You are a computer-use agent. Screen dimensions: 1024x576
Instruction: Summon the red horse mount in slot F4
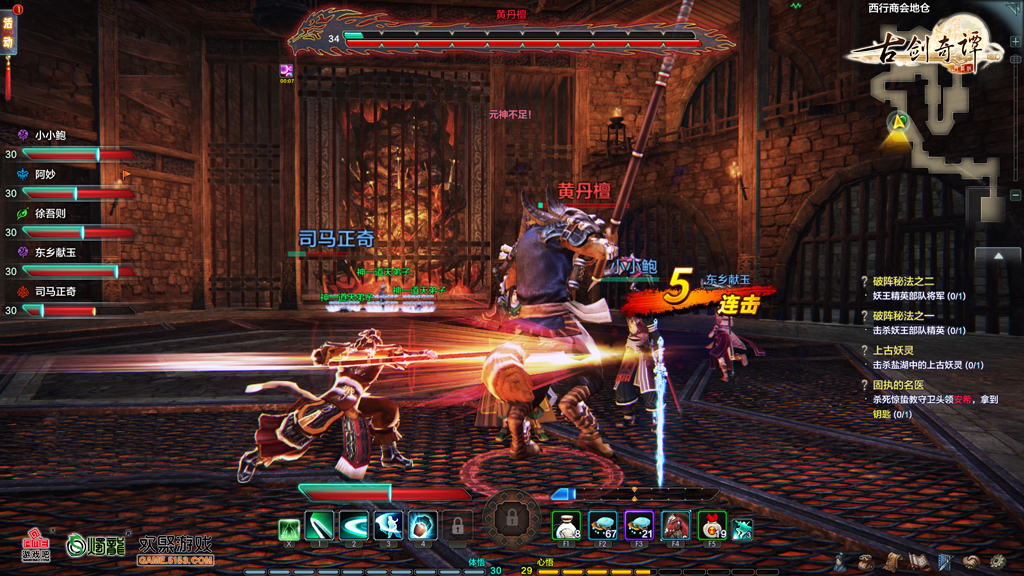pos(676,525)
